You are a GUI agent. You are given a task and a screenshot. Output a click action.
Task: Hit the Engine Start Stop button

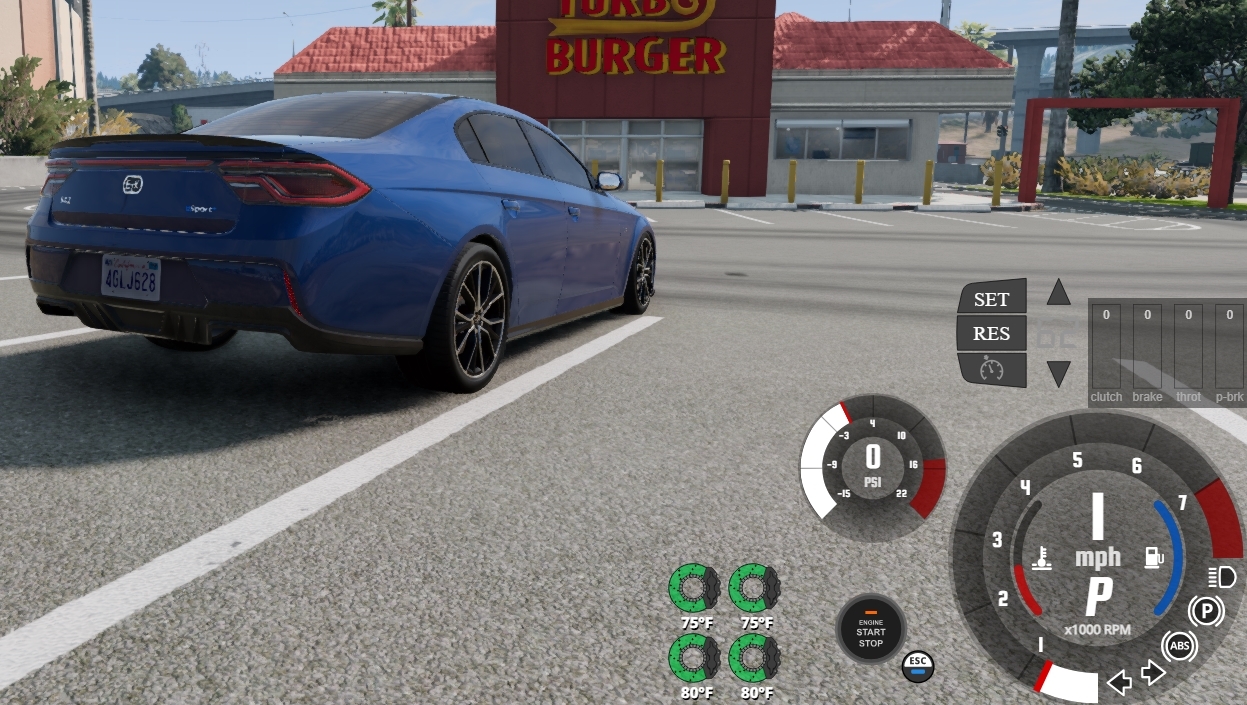[x=870, y=629]
